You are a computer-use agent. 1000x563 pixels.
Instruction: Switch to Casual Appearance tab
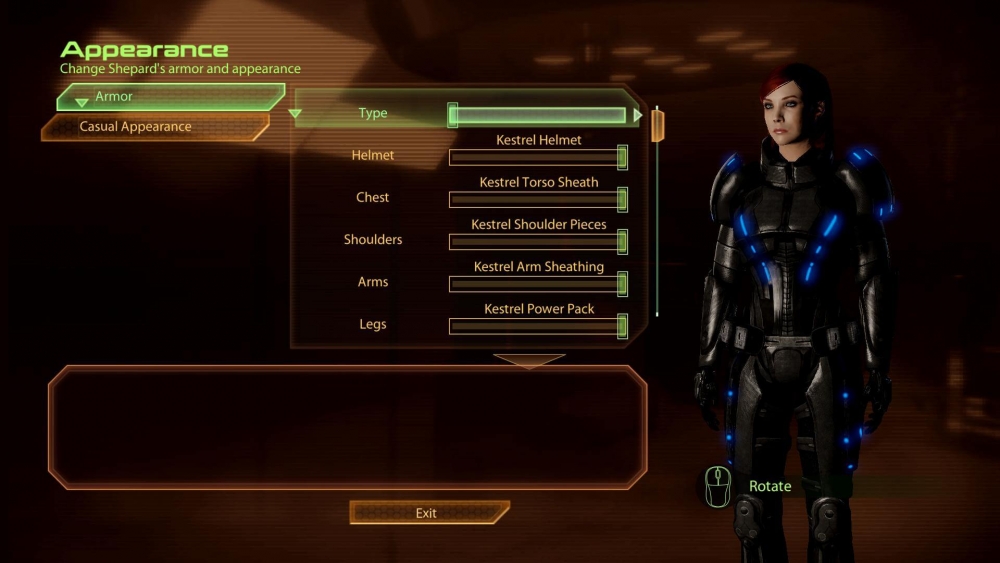[x=155, y=127]
